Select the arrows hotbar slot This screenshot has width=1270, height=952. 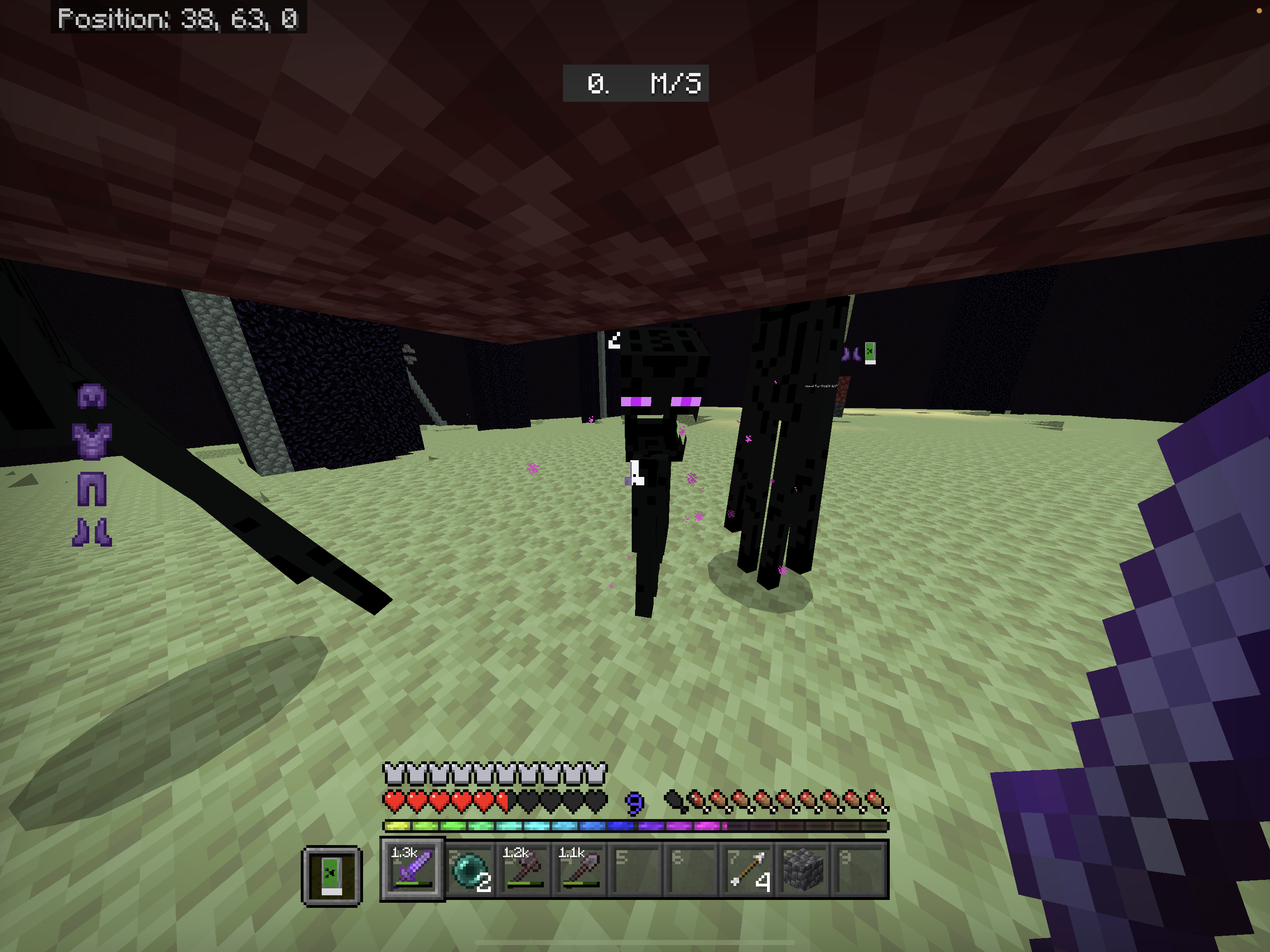coord(748,869)
